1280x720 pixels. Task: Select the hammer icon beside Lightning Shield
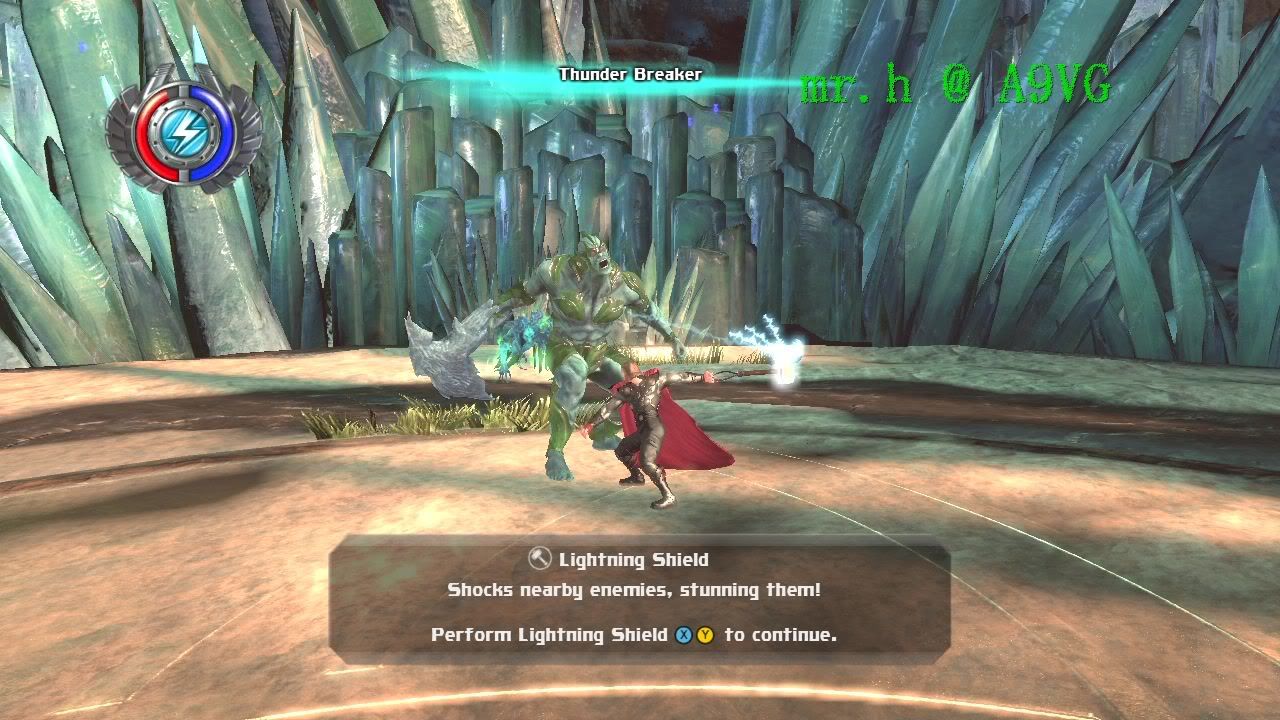click(x=540, y=559)
